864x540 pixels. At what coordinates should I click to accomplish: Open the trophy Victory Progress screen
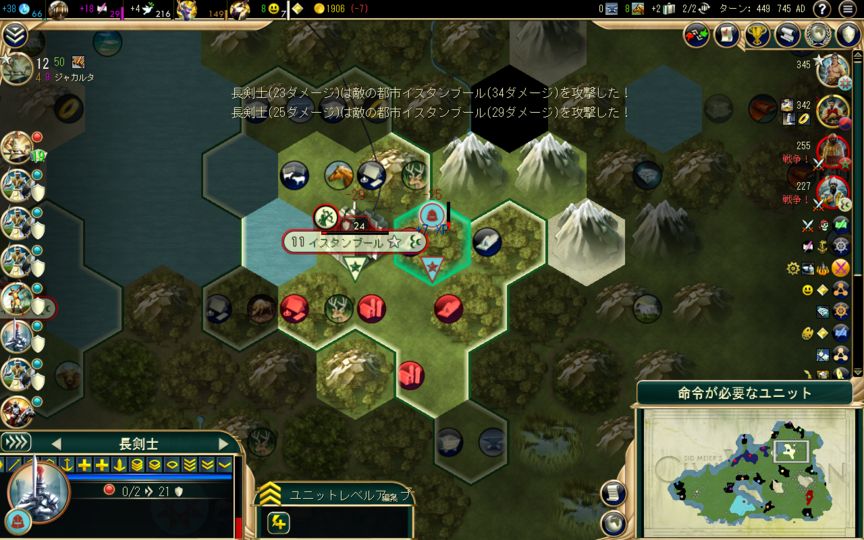coord(758,35)
